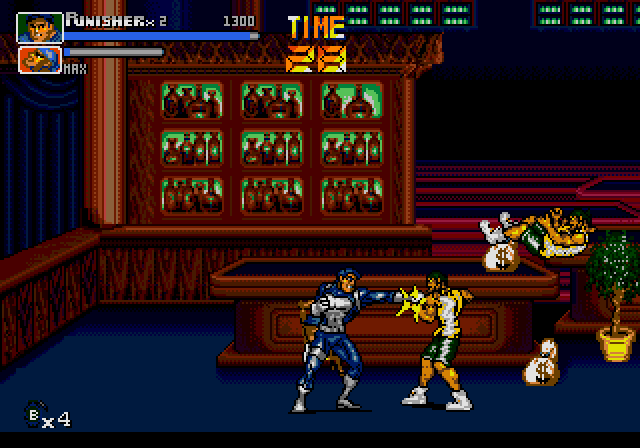The height and width of the screenshot is (448, 640).
Task: Activate the B grenade stock icon
Action: [x=37, y=414]
